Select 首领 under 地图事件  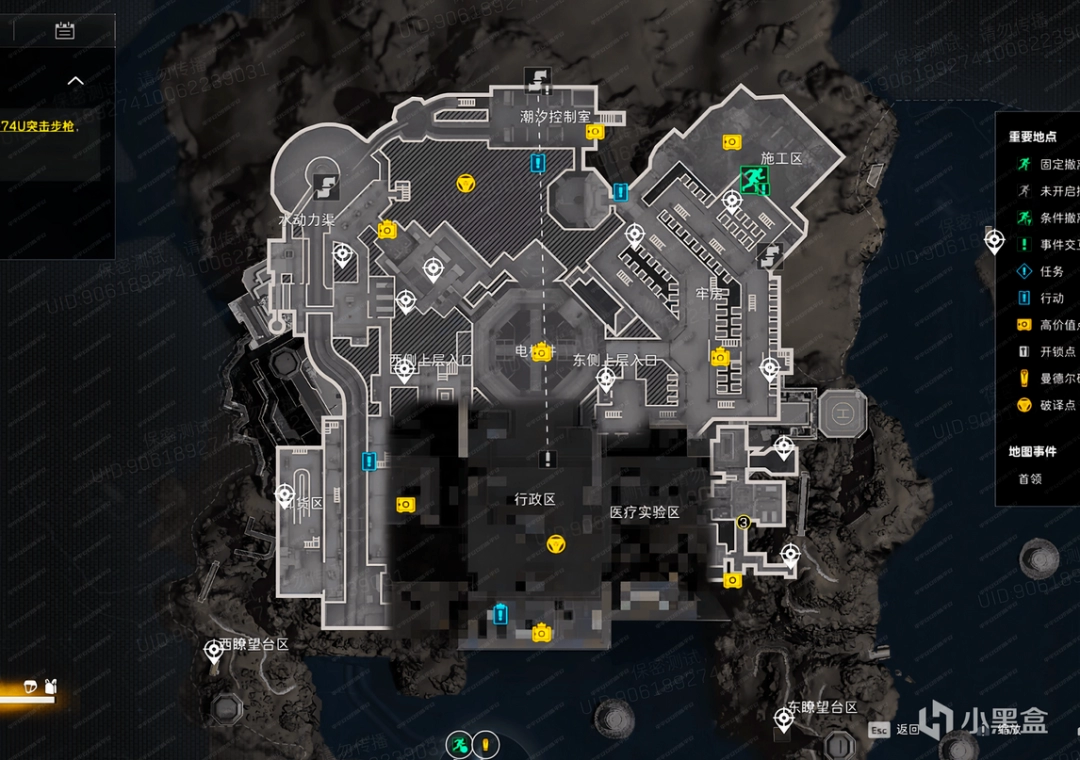point(1030,479)
